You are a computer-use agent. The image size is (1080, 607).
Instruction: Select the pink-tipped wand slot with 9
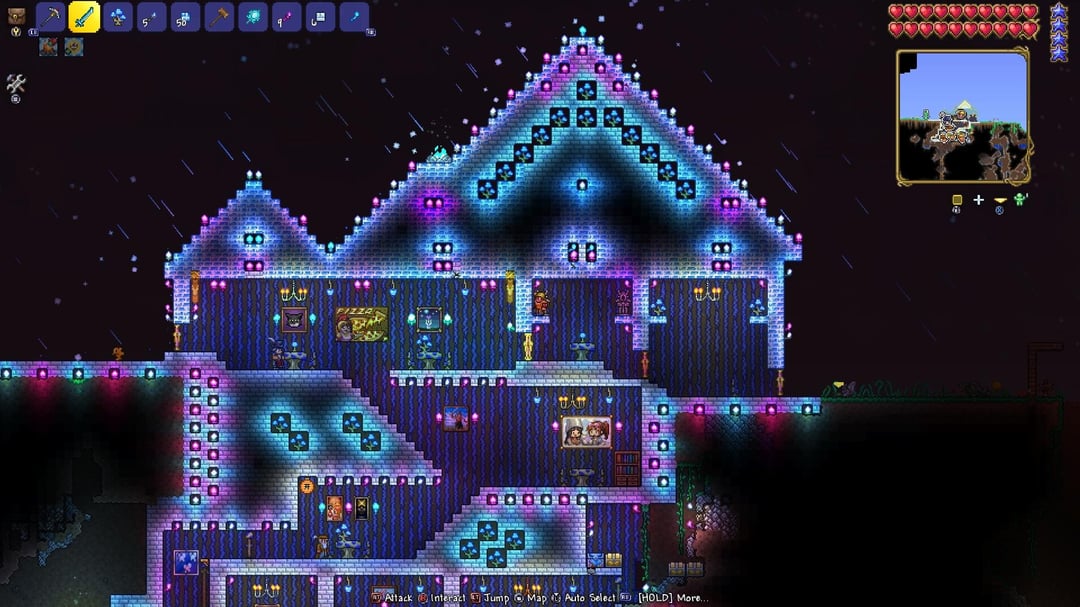click(x=287, y=17)
